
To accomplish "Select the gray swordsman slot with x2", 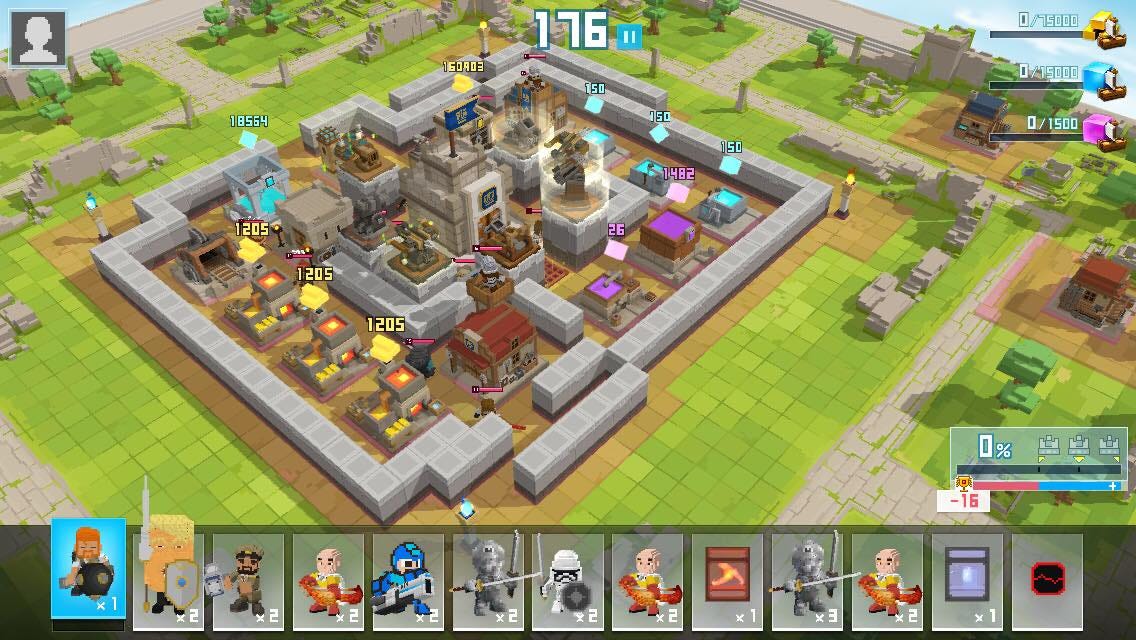I will click(488, 573).
